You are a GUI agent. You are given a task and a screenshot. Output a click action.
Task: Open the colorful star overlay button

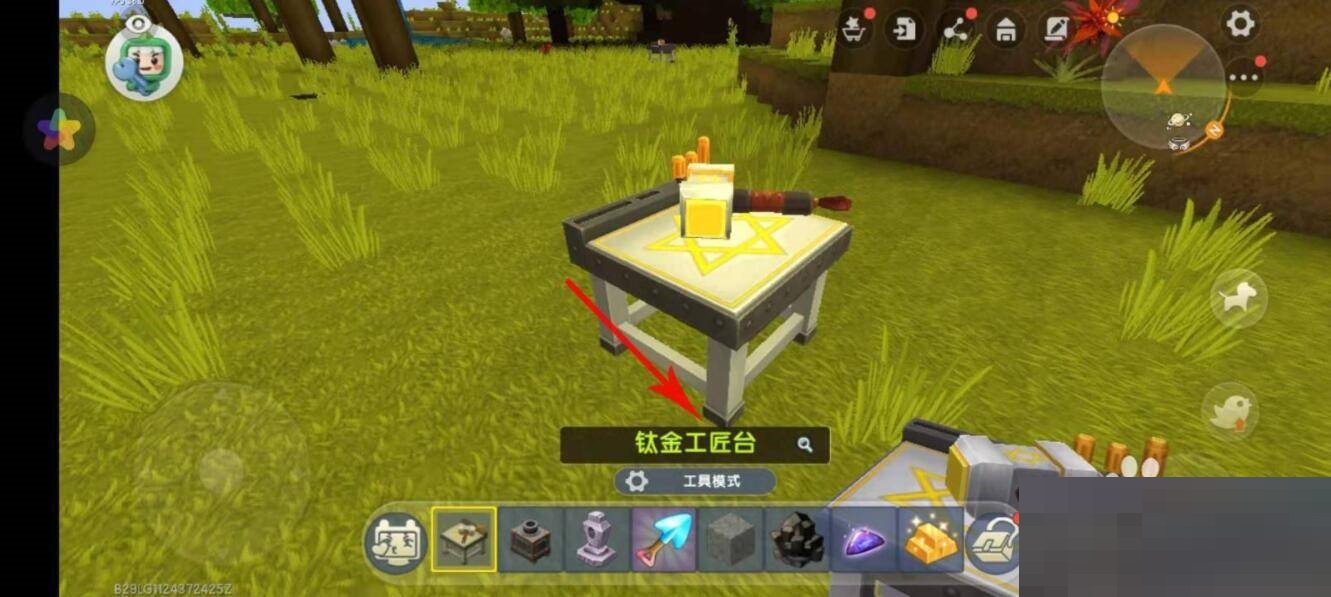[59, 131]
